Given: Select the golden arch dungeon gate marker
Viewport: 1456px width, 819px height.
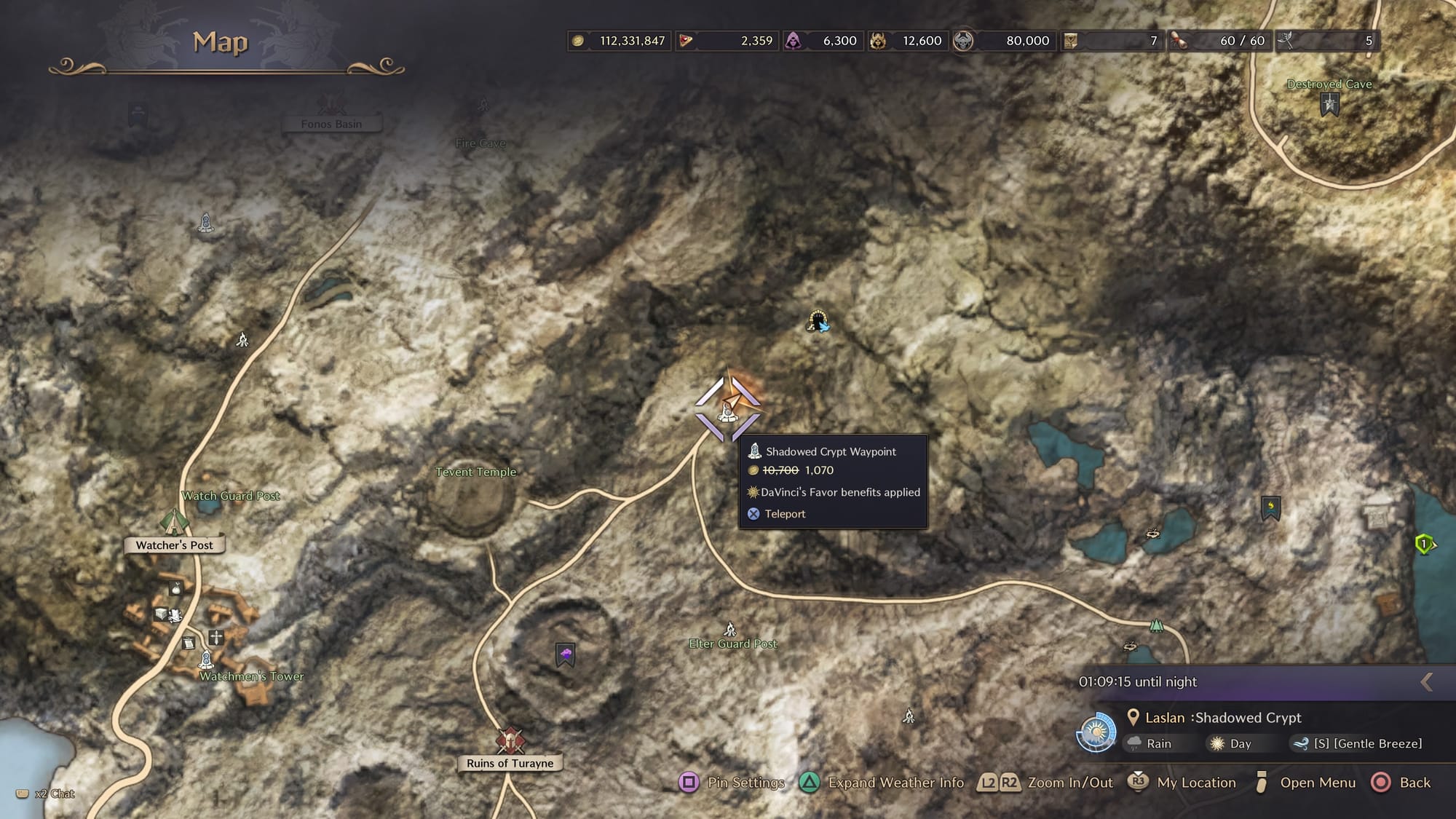Looking at the screenshot, I should 818,321.
